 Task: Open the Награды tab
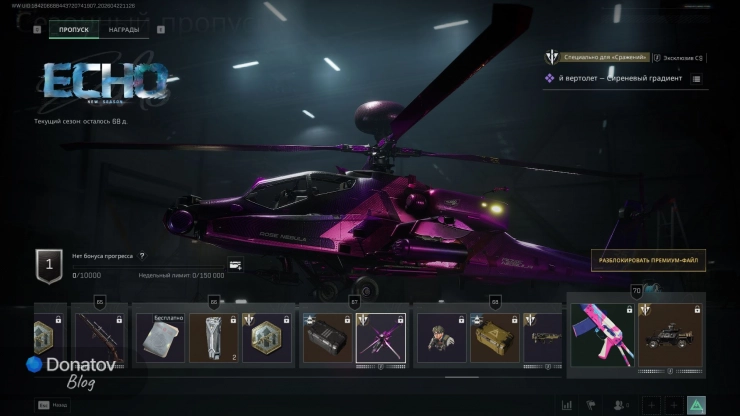(124, 30)
